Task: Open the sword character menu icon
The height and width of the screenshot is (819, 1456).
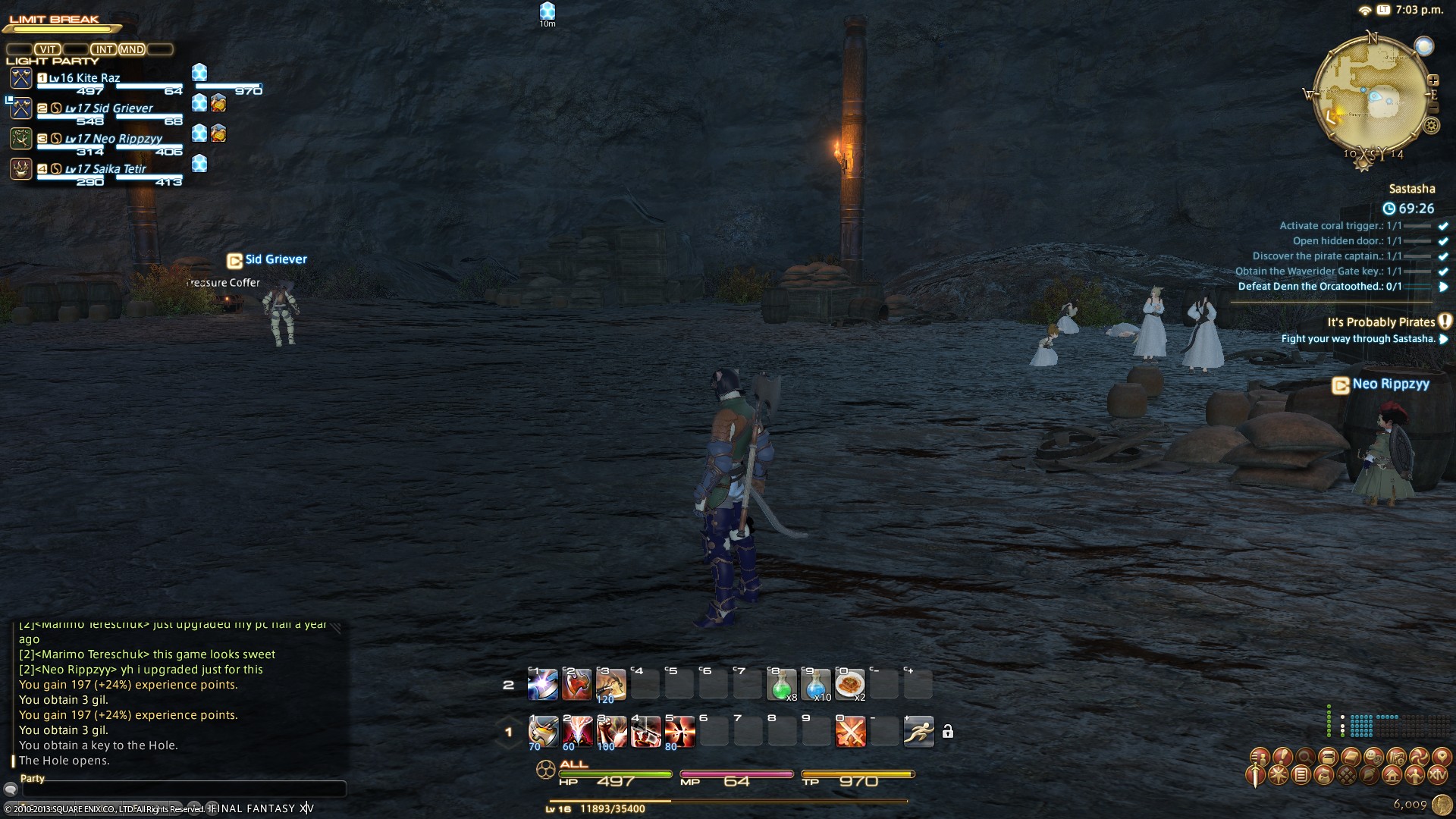Action: tap(1255, 775)
